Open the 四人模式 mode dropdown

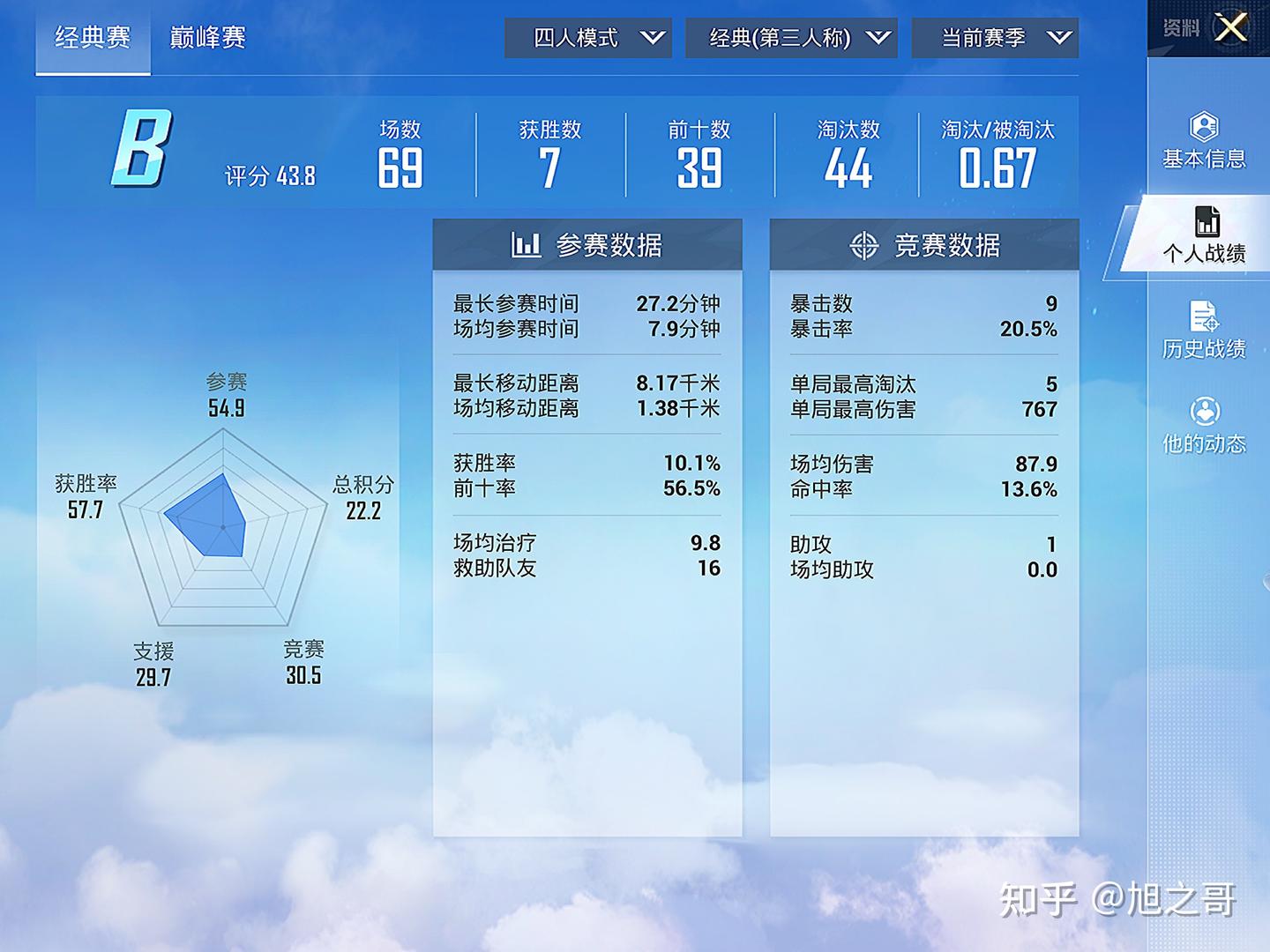[x=586, y=38]
